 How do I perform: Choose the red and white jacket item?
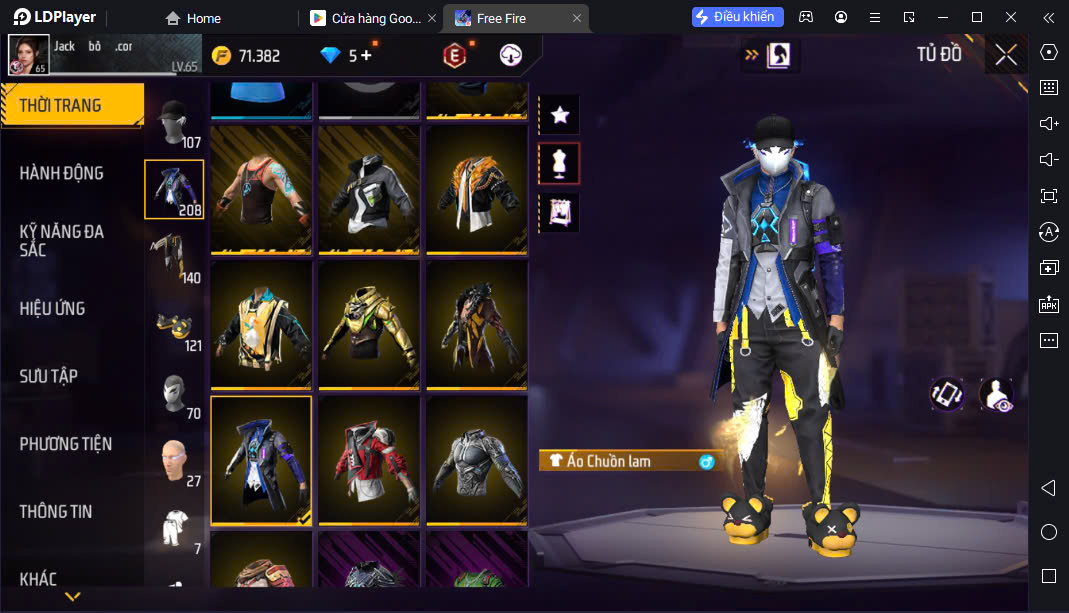[369, 460]
